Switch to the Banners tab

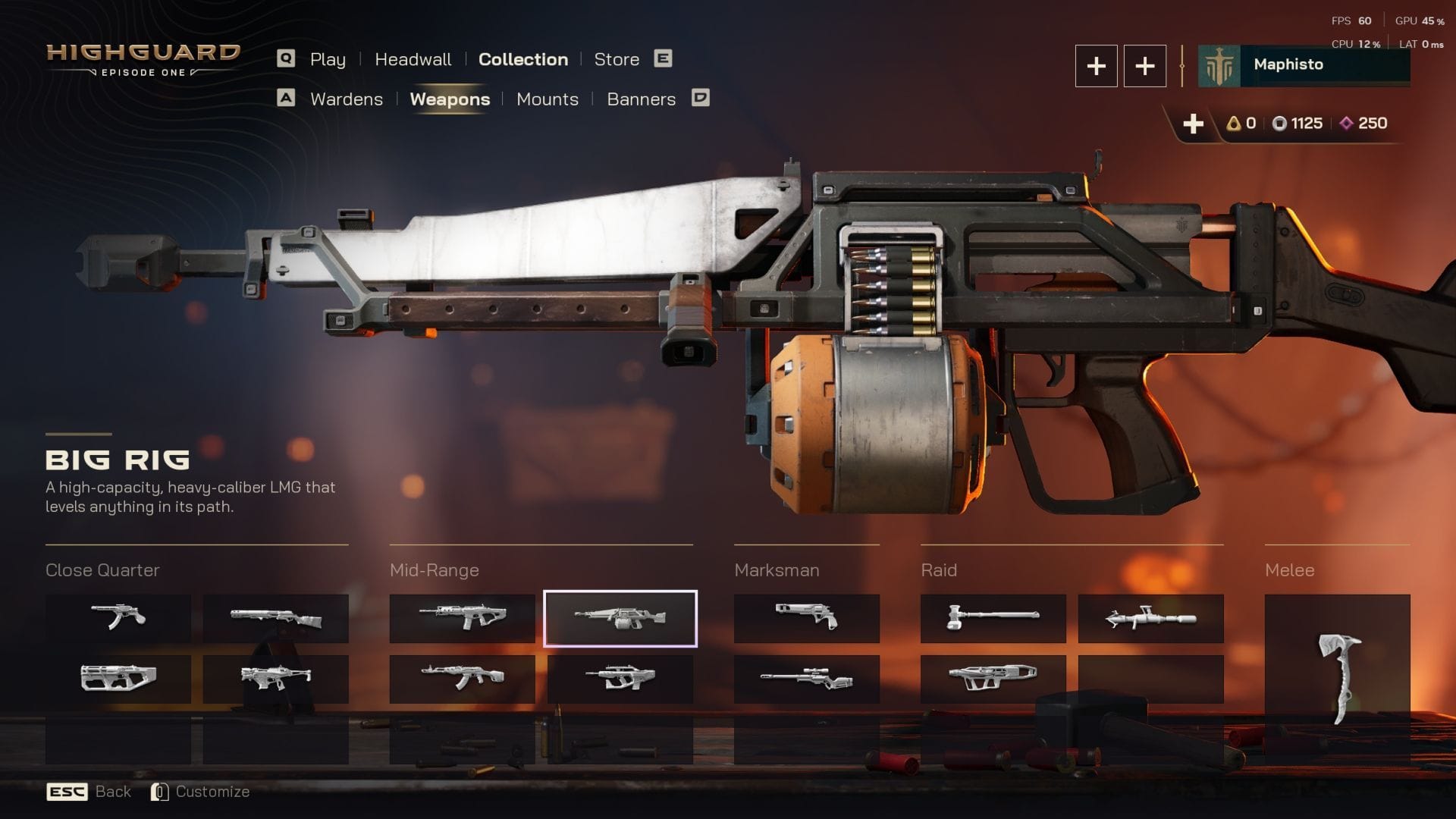click(x=641, y=99)
